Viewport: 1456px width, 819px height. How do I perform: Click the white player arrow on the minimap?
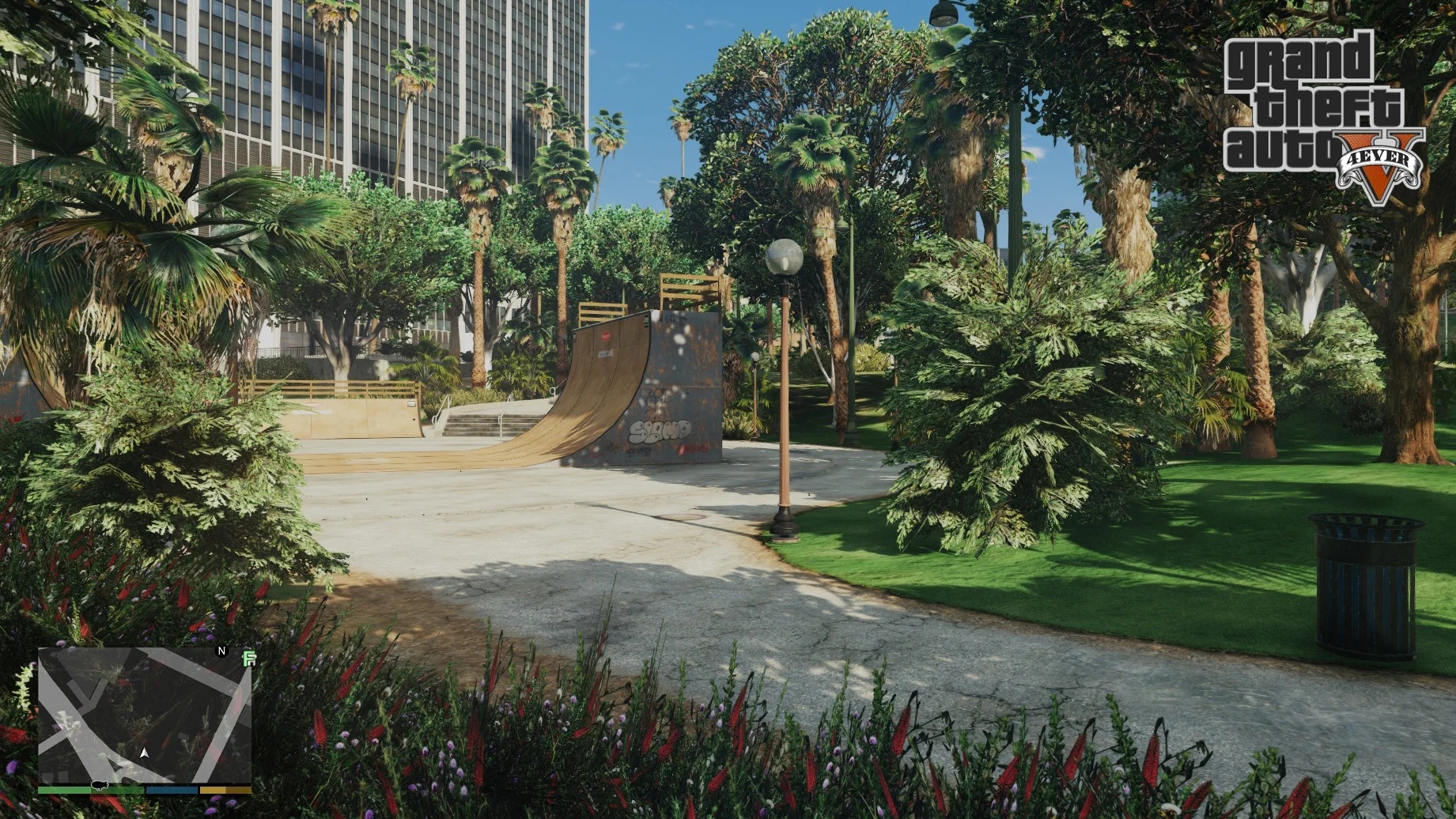(144, 753)
